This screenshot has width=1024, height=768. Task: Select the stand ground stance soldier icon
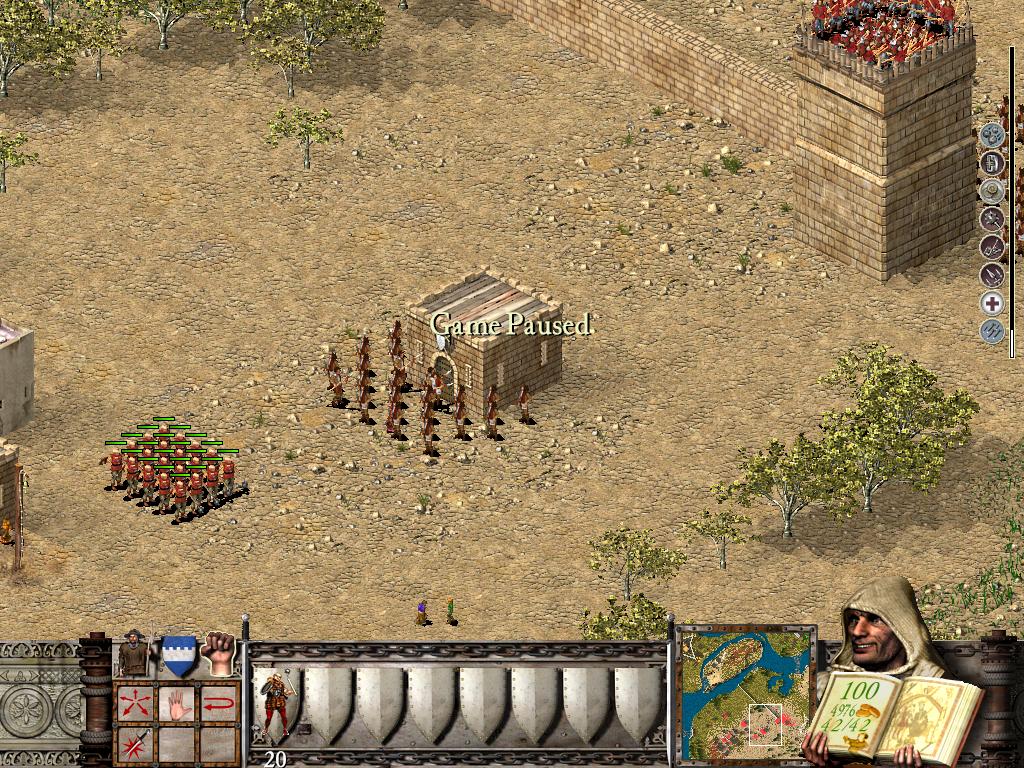click(133, 655)
